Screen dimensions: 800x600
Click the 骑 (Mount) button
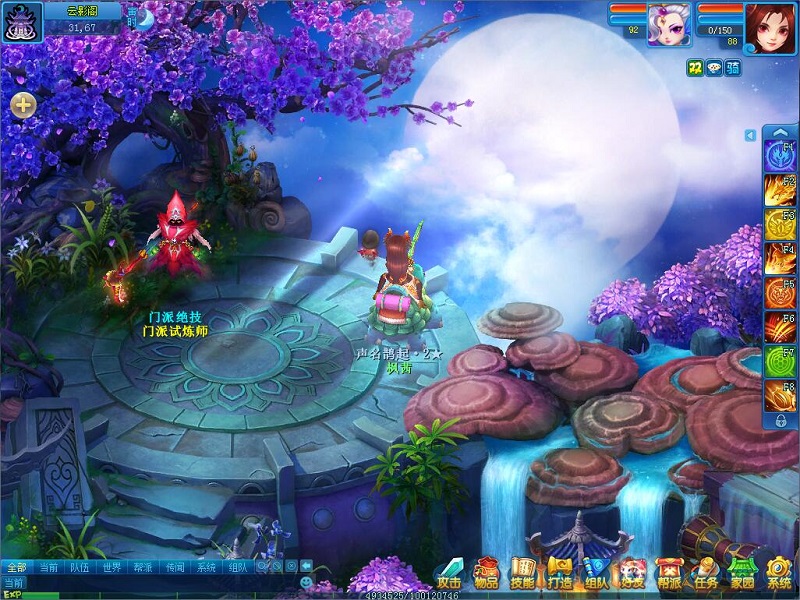click(x=733, y=67)
